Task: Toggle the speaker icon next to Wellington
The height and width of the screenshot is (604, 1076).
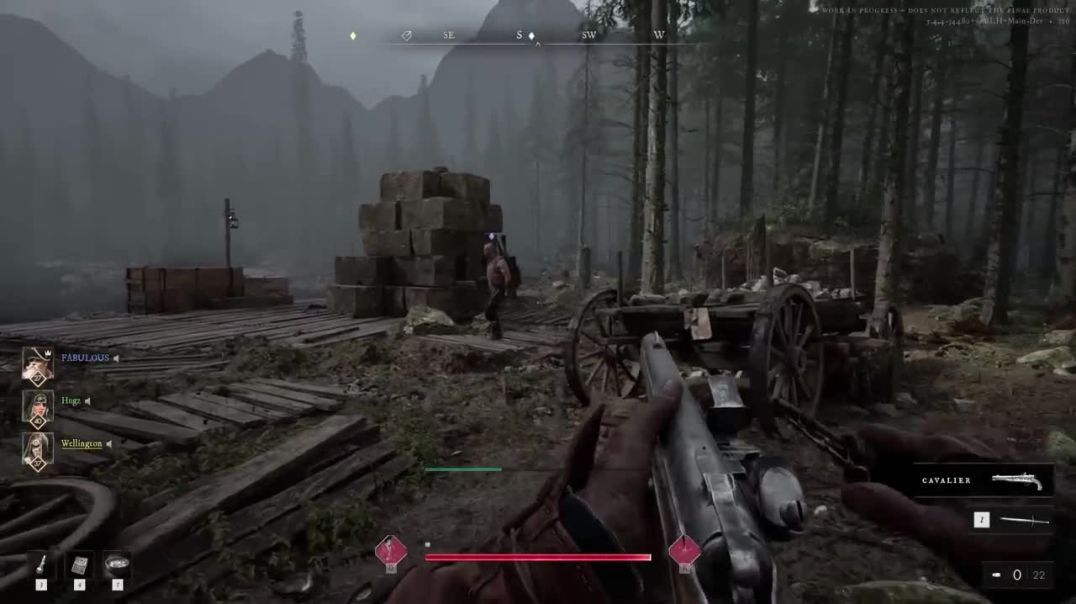Action: [x=109, y=444]
